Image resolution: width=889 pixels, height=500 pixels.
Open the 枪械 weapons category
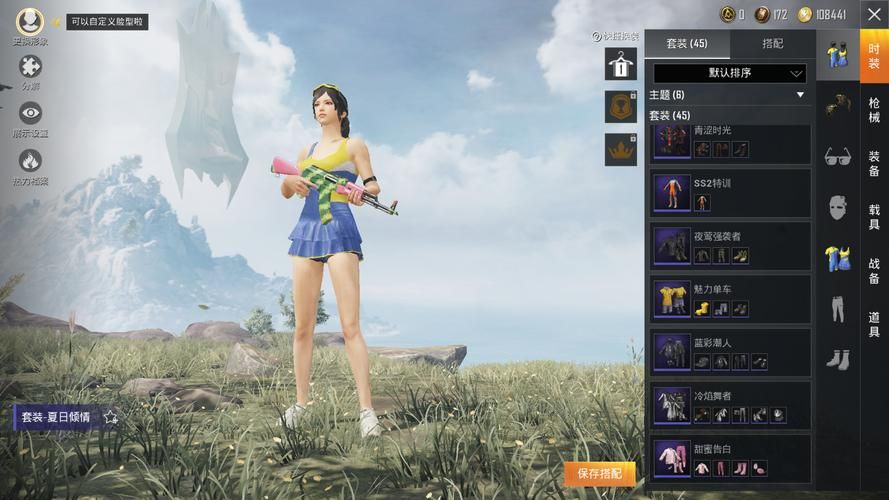point(874,110)
